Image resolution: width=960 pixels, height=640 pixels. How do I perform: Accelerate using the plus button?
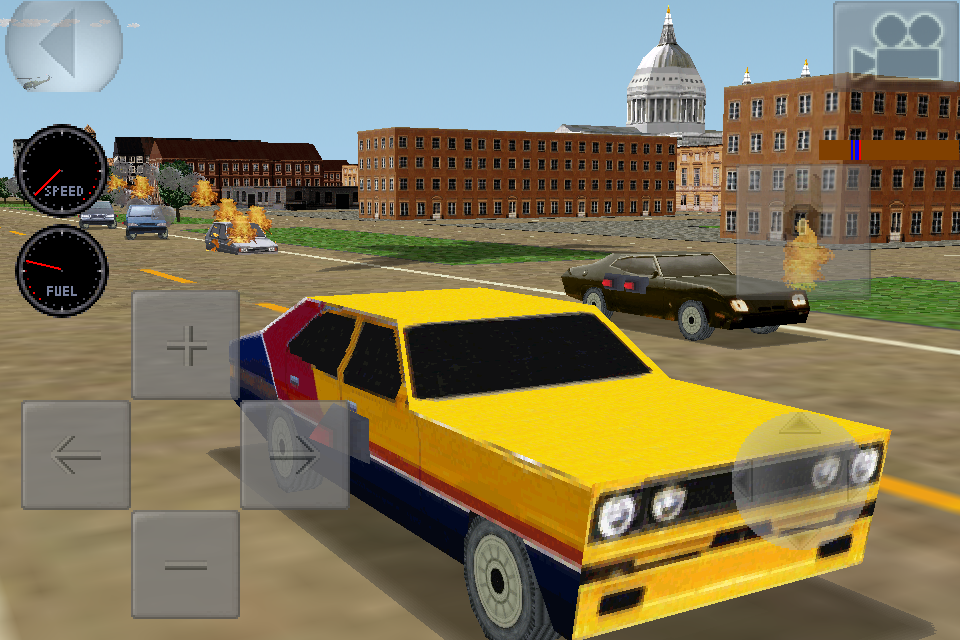[186, 345]
